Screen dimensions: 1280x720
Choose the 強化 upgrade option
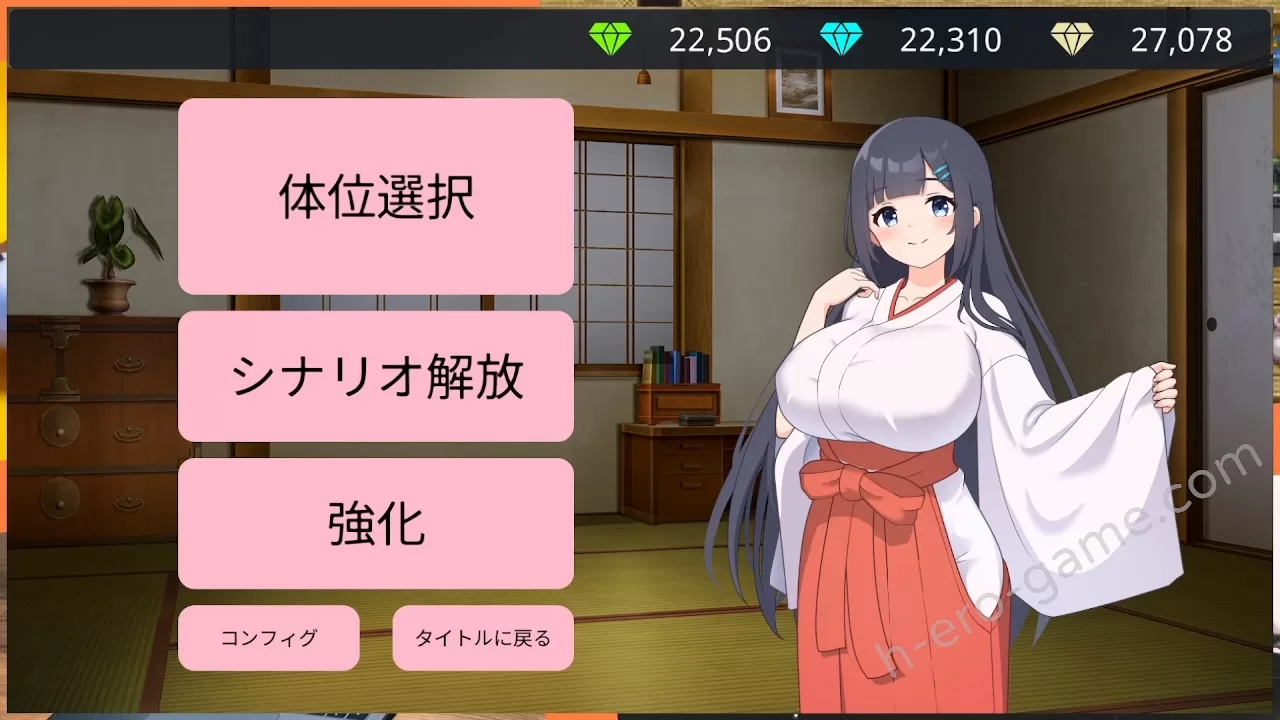tap(375, 523)
